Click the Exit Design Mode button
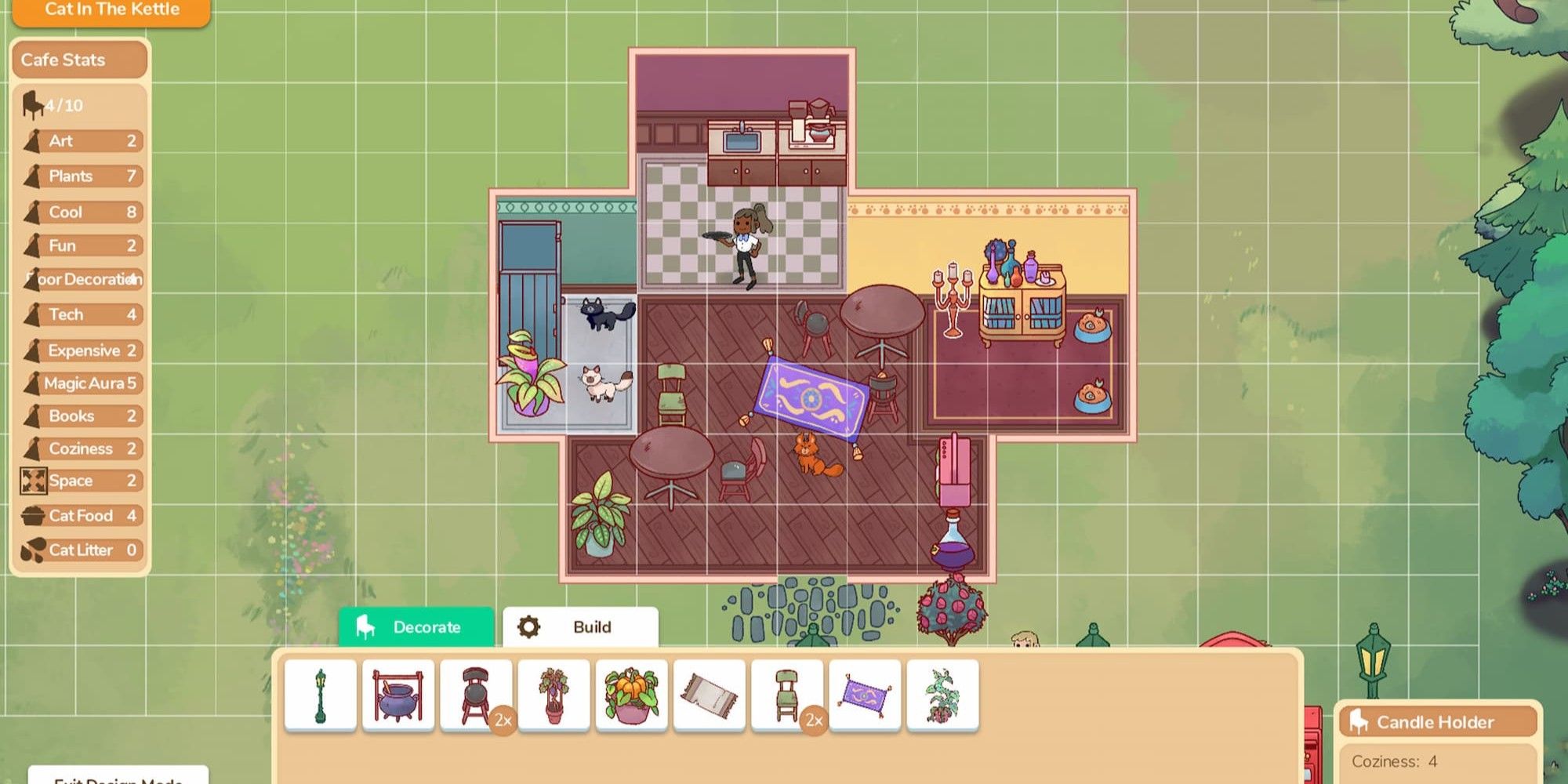 (x=118, y=776)
